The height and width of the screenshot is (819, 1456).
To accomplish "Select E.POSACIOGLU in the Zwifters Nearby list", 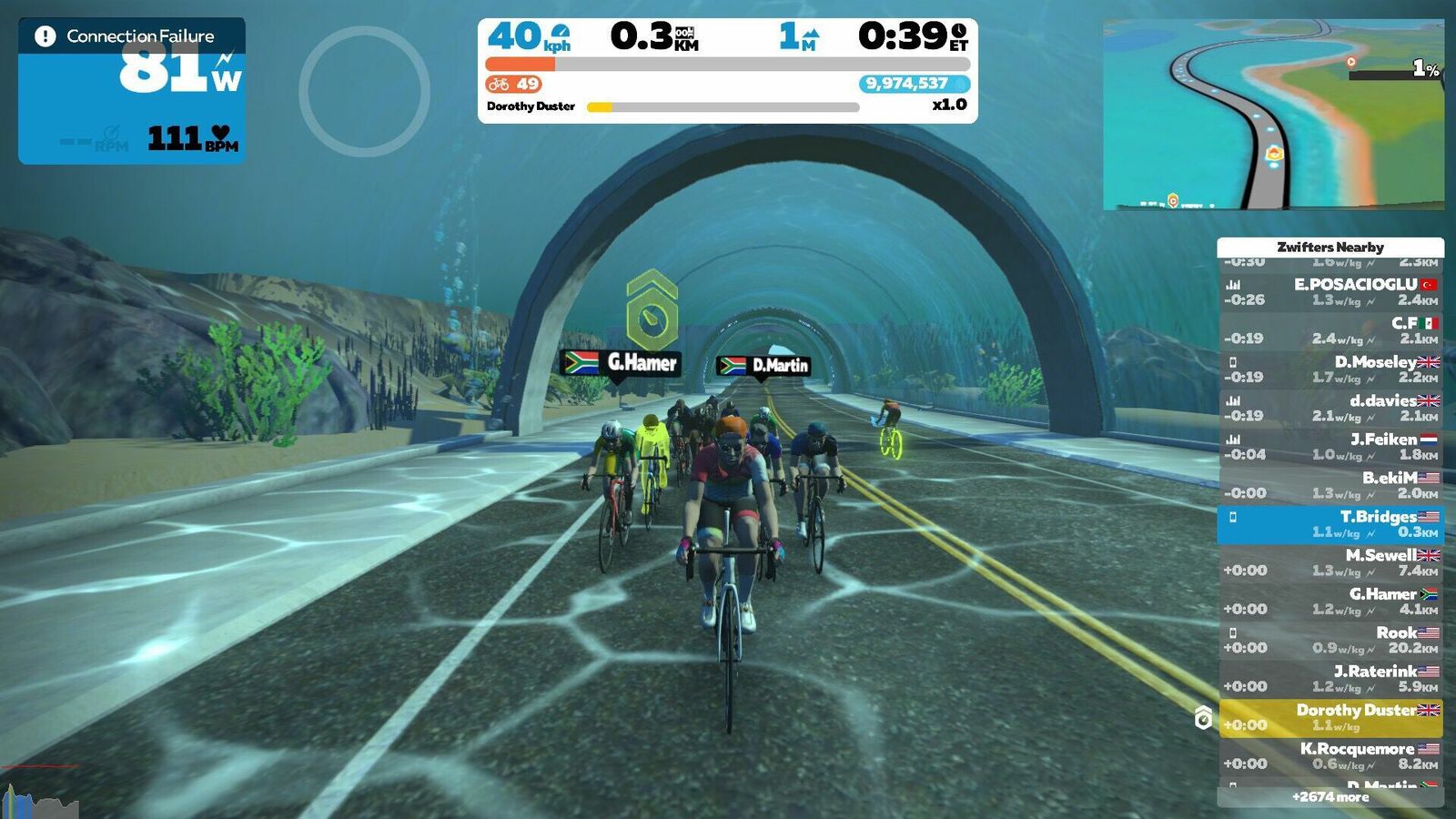I will tap(1330, 292).
